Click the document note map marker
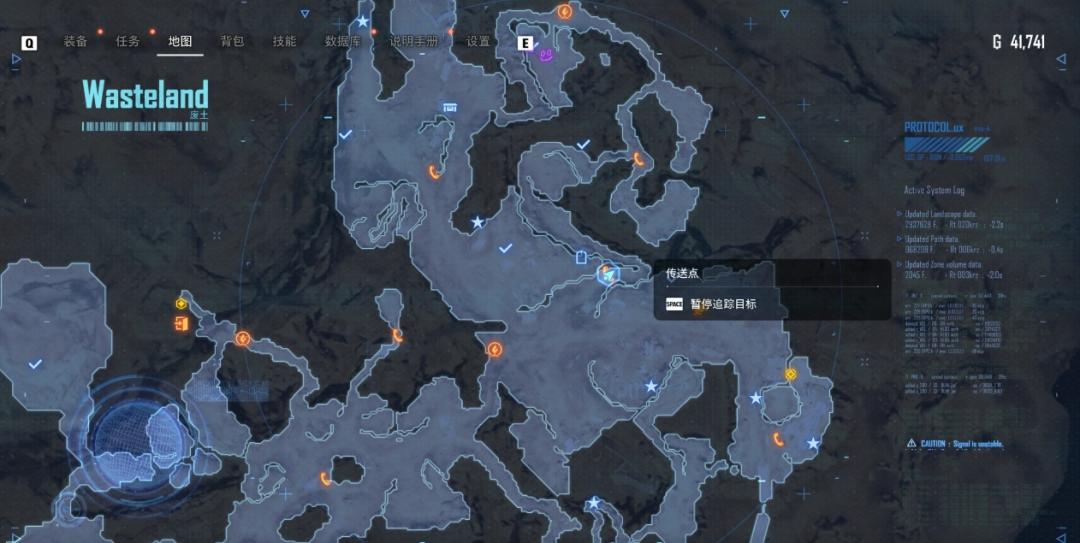The height and width of the screenshot is (543, 1080). pos(582,257)
